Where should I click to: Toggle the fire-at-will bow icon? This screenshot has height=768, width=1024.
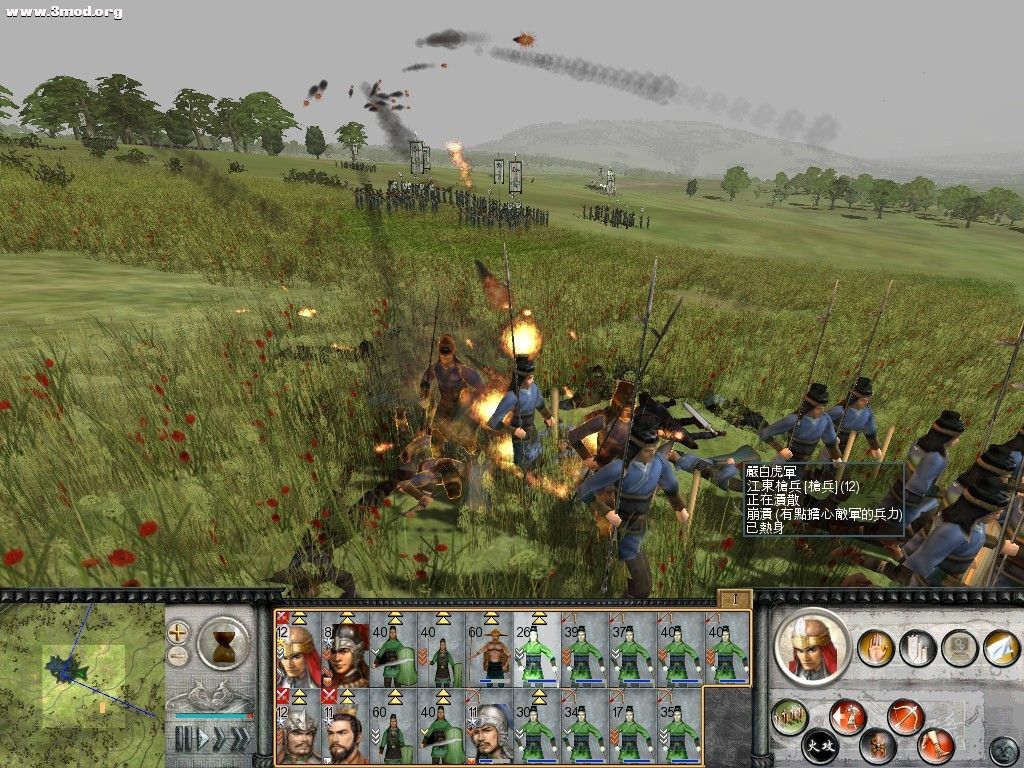point(905,717)
